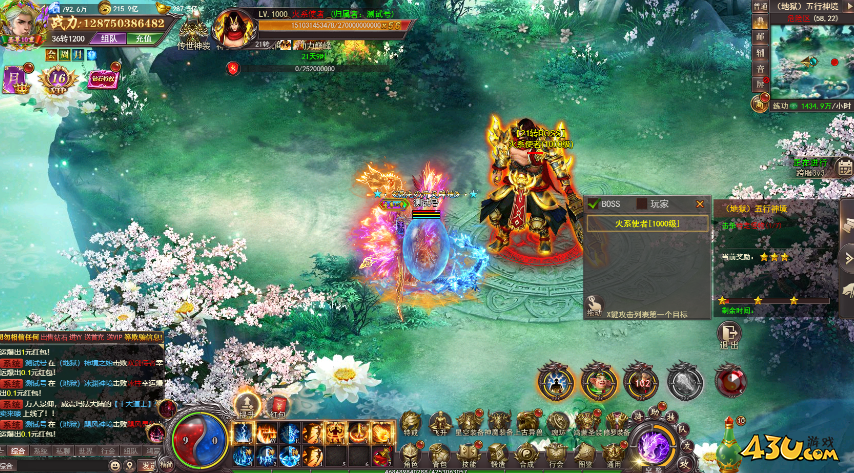Screen dimensions: 854x473
Task: Click the 红包 red envelope icon
Action: 278,404
